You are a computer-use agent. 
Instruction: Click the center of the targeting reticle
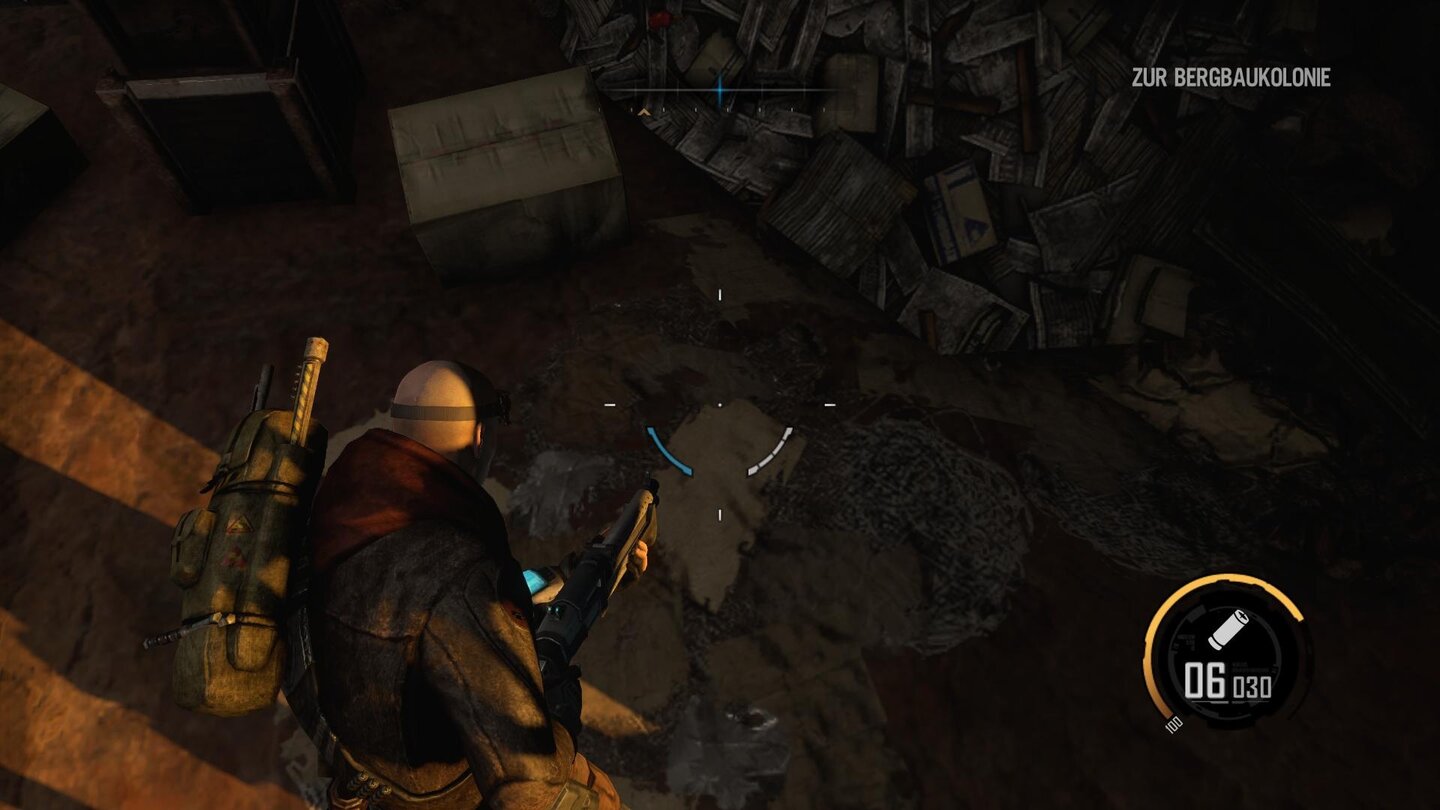click(718, 405)
